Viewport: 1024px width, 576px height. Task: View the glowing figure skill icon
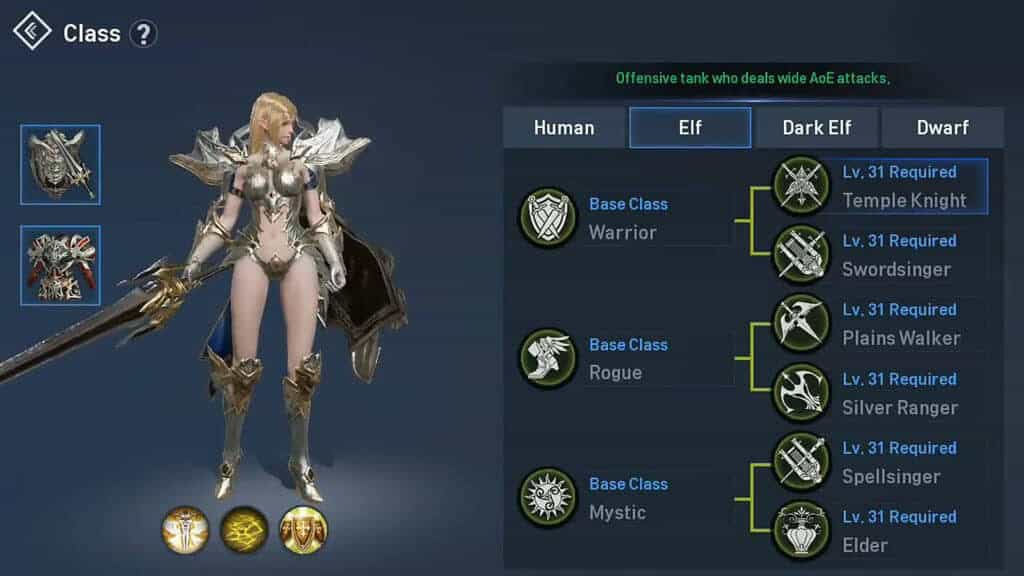point(185,529)
